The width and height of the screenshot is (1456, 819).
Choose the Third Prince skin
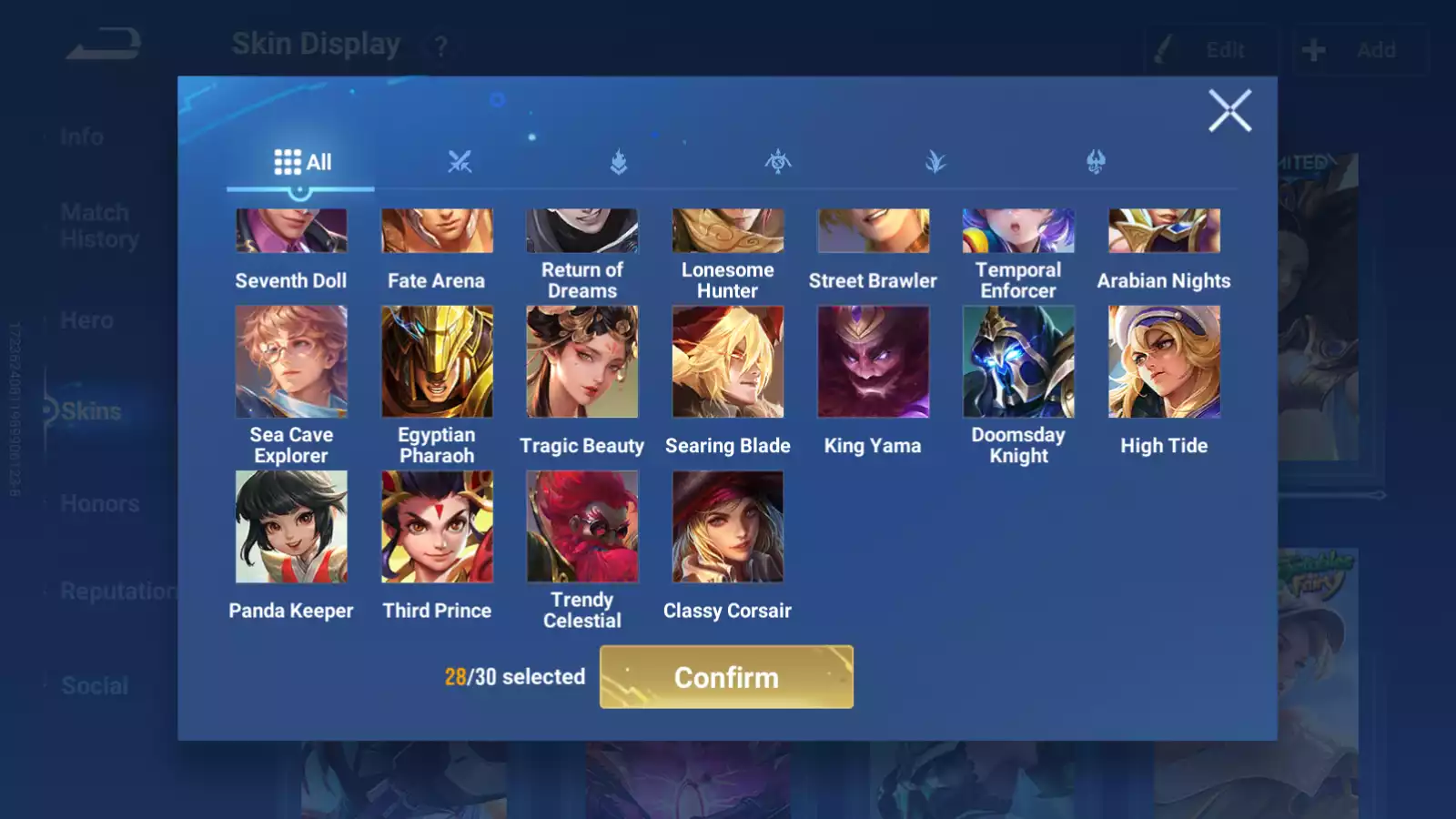coord(437,527)
